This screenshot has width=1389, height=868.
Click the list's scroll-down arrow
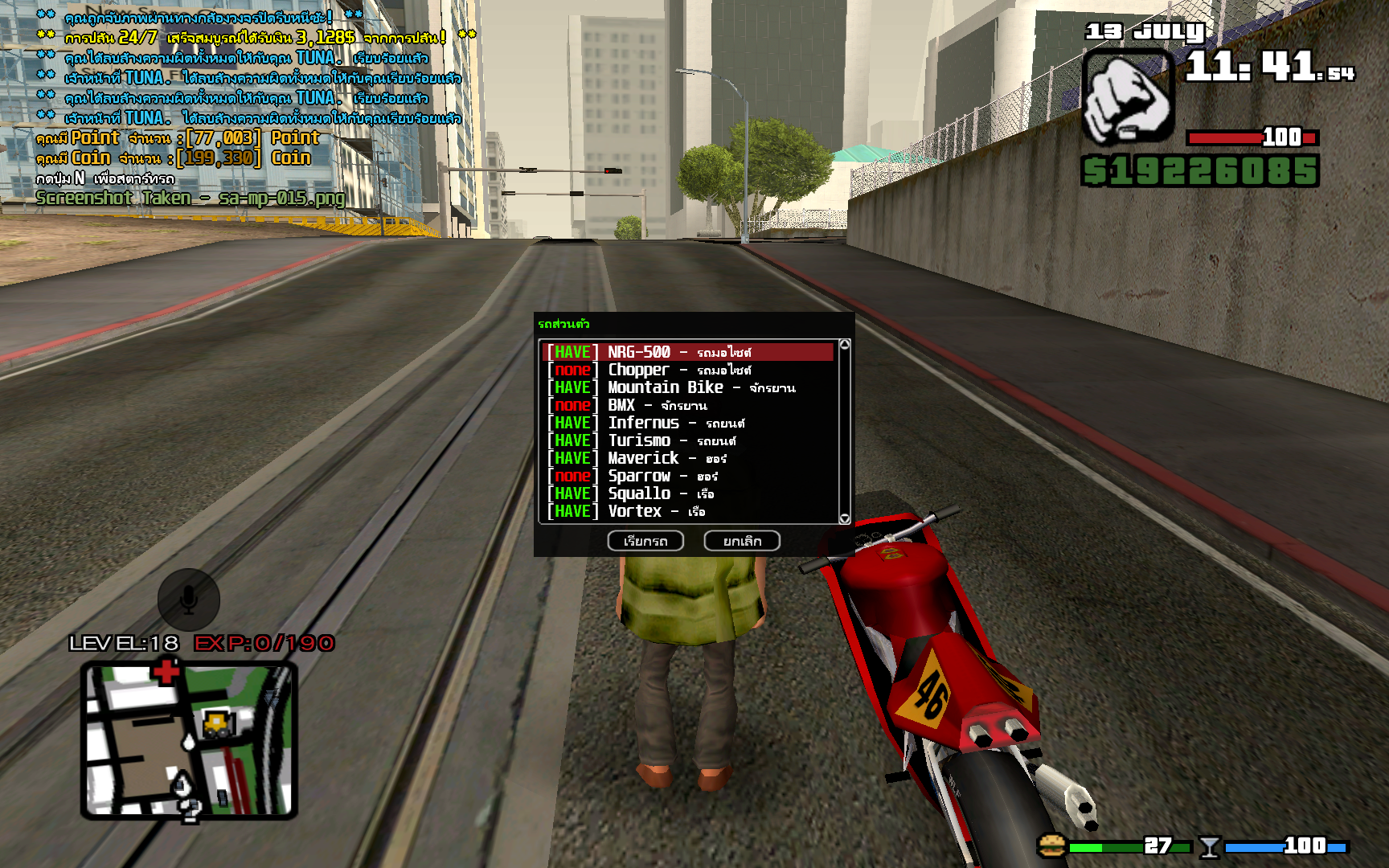(844, 518)
